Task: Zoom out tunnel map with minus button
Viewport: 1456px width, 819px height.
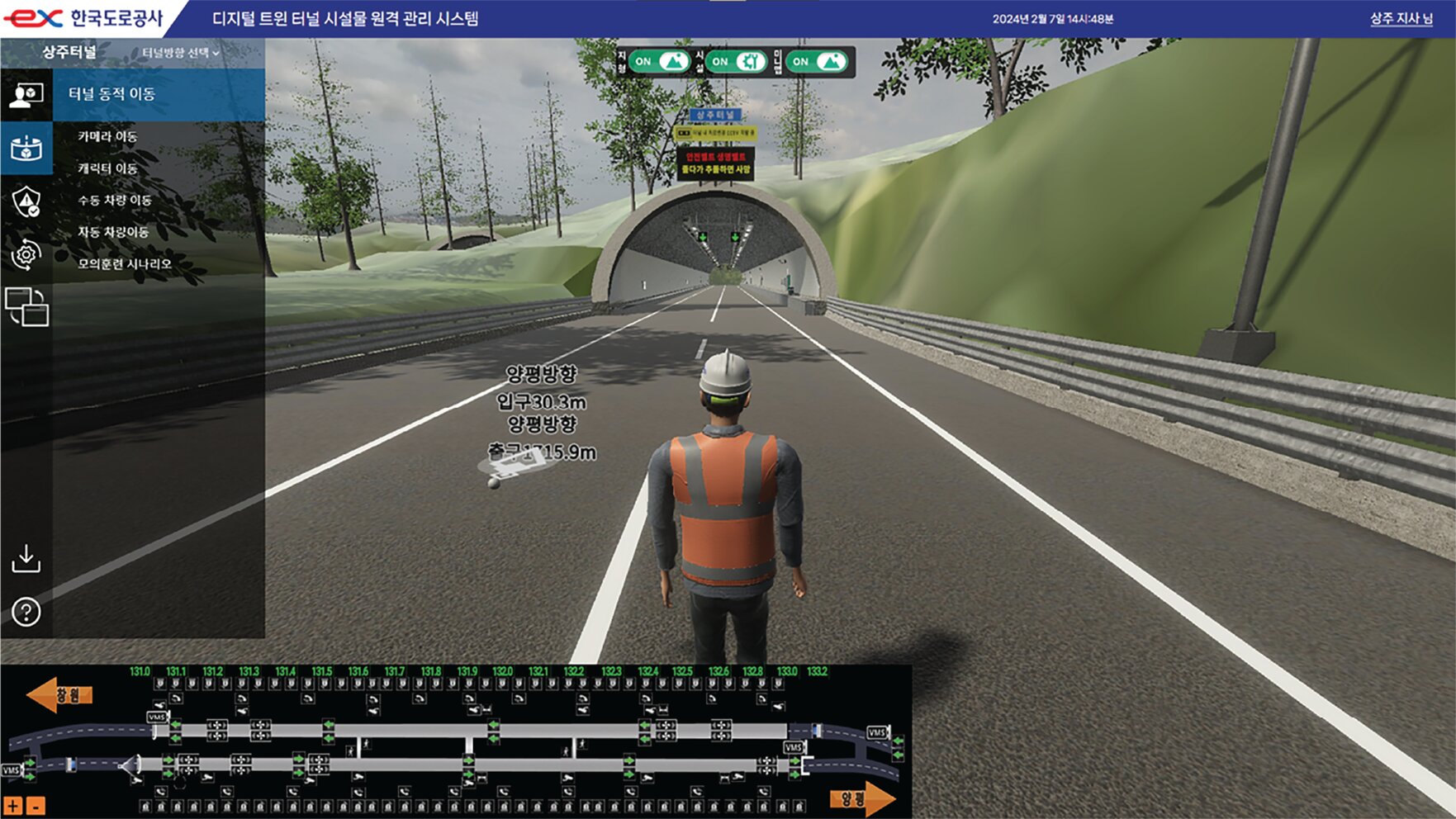Action: click(36, 806)
